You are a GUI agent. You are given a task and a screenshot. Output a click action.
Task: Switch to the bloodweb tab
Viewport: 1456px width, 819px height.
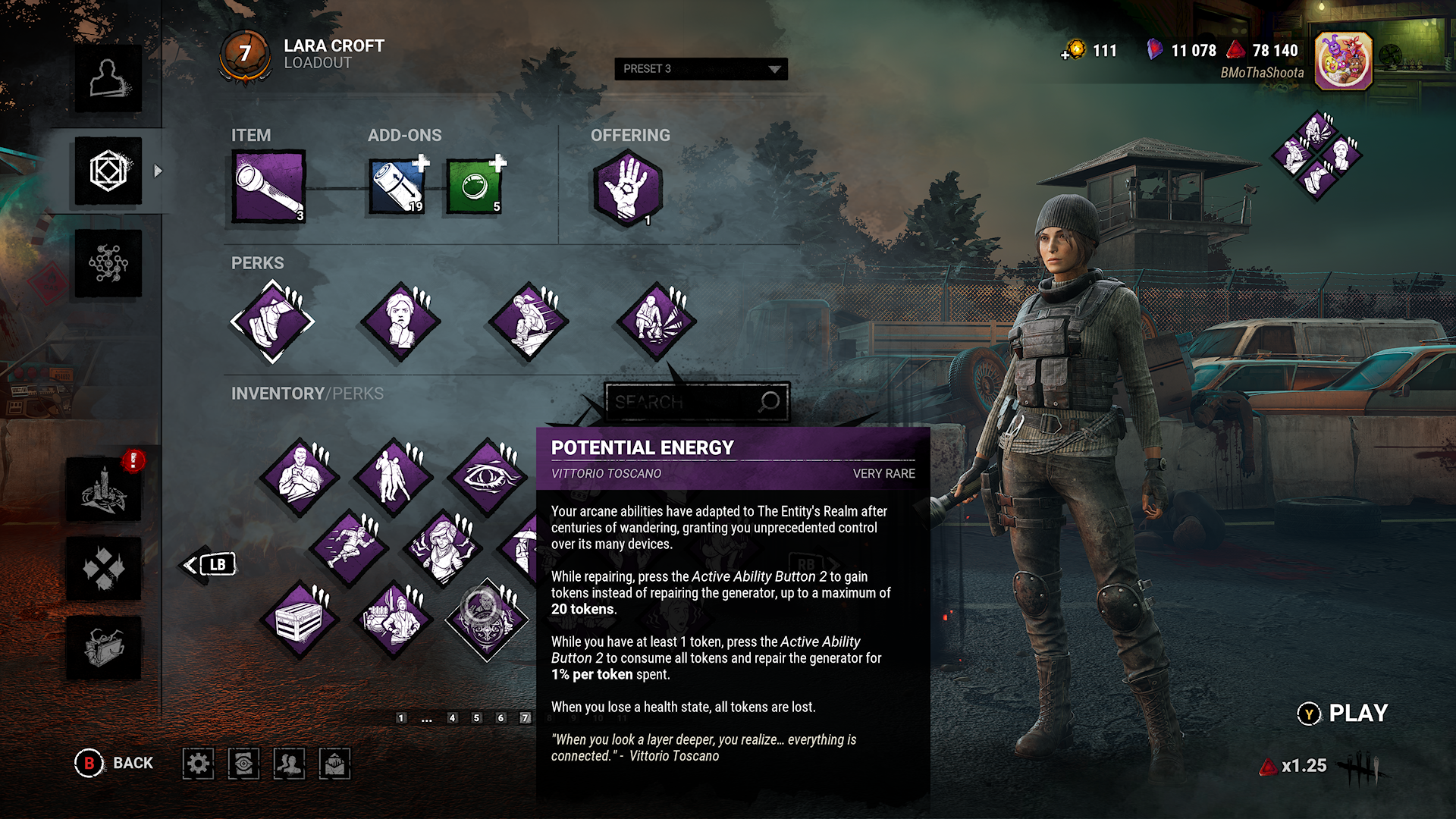(108, 264)
